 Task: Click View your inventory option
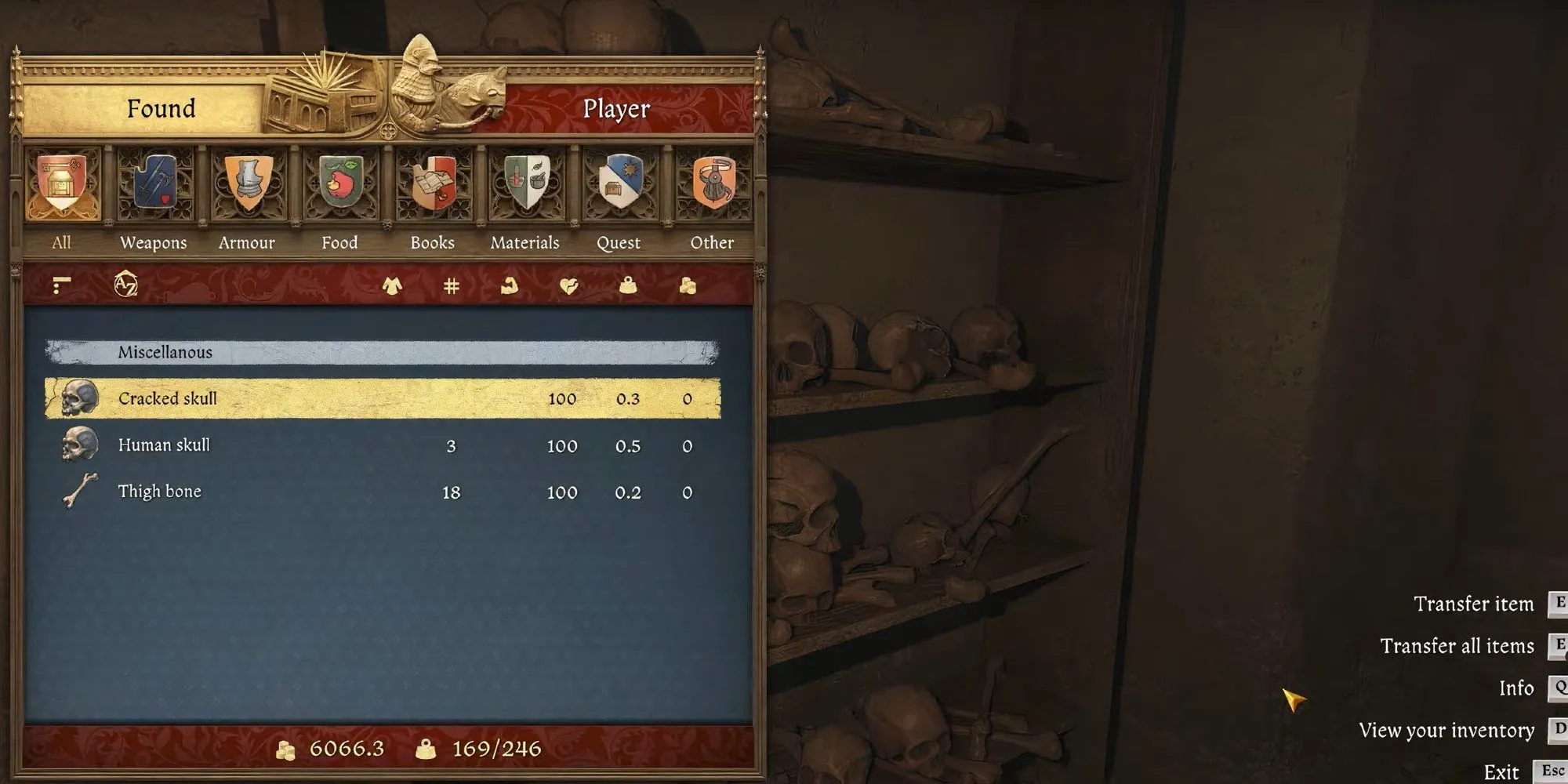[1446, 730]
